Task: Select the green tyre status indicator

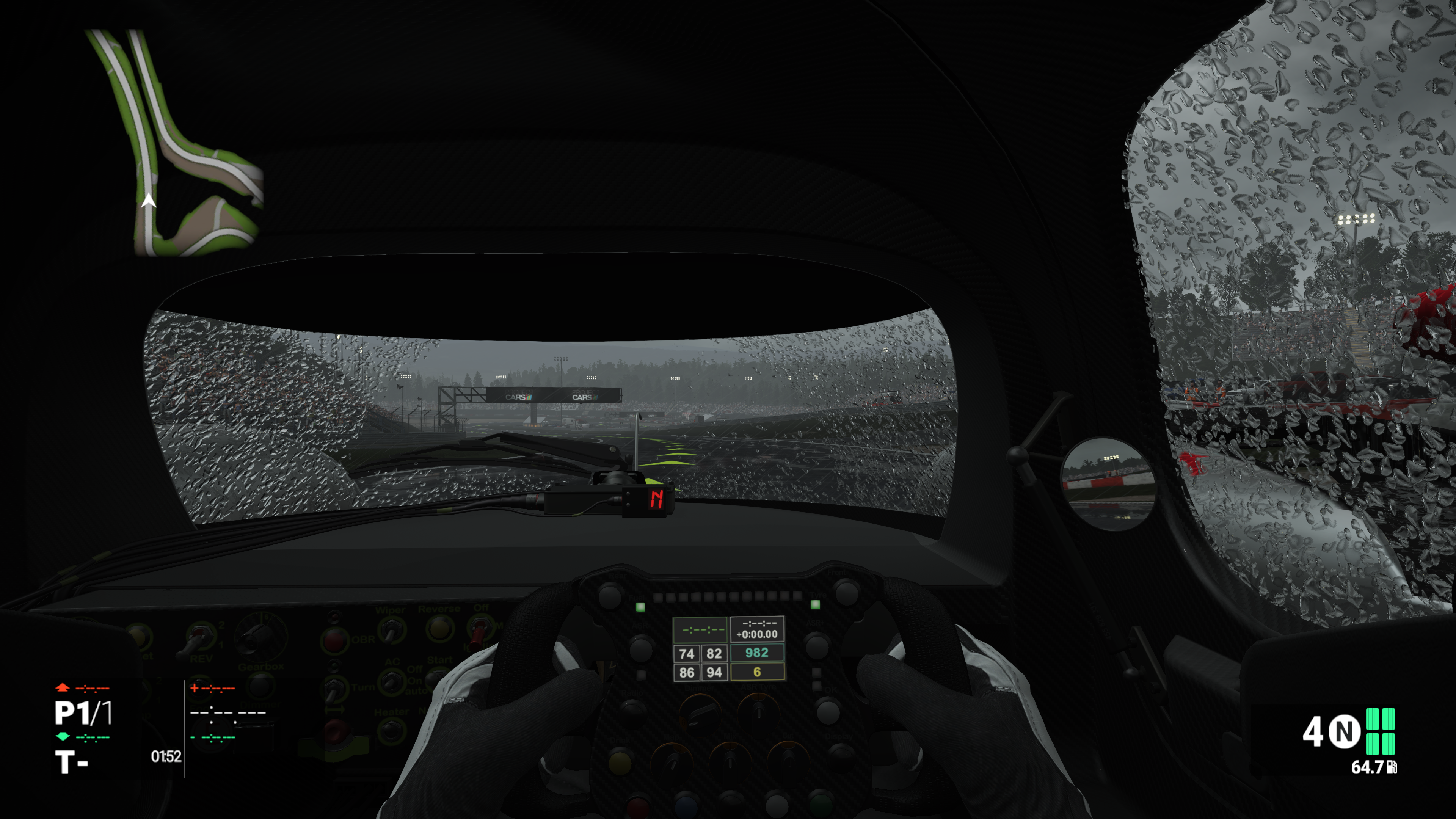Action: coord(1380,731)
